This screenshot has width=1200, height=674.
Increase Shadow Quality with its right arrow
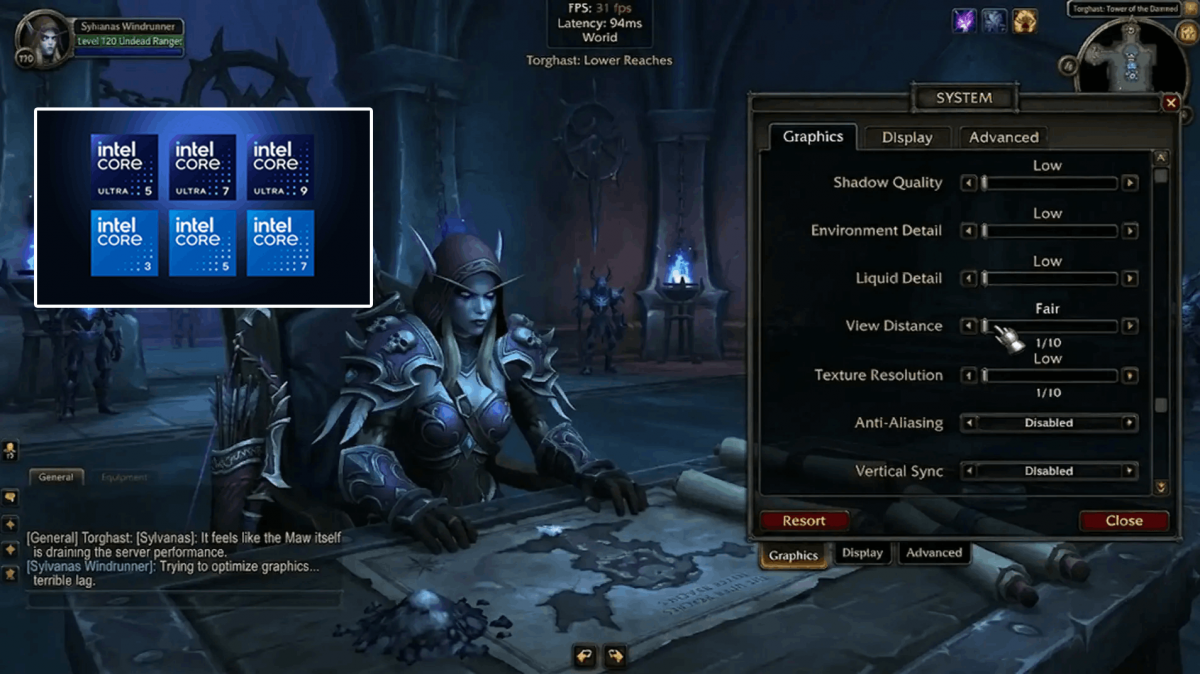1130,183
